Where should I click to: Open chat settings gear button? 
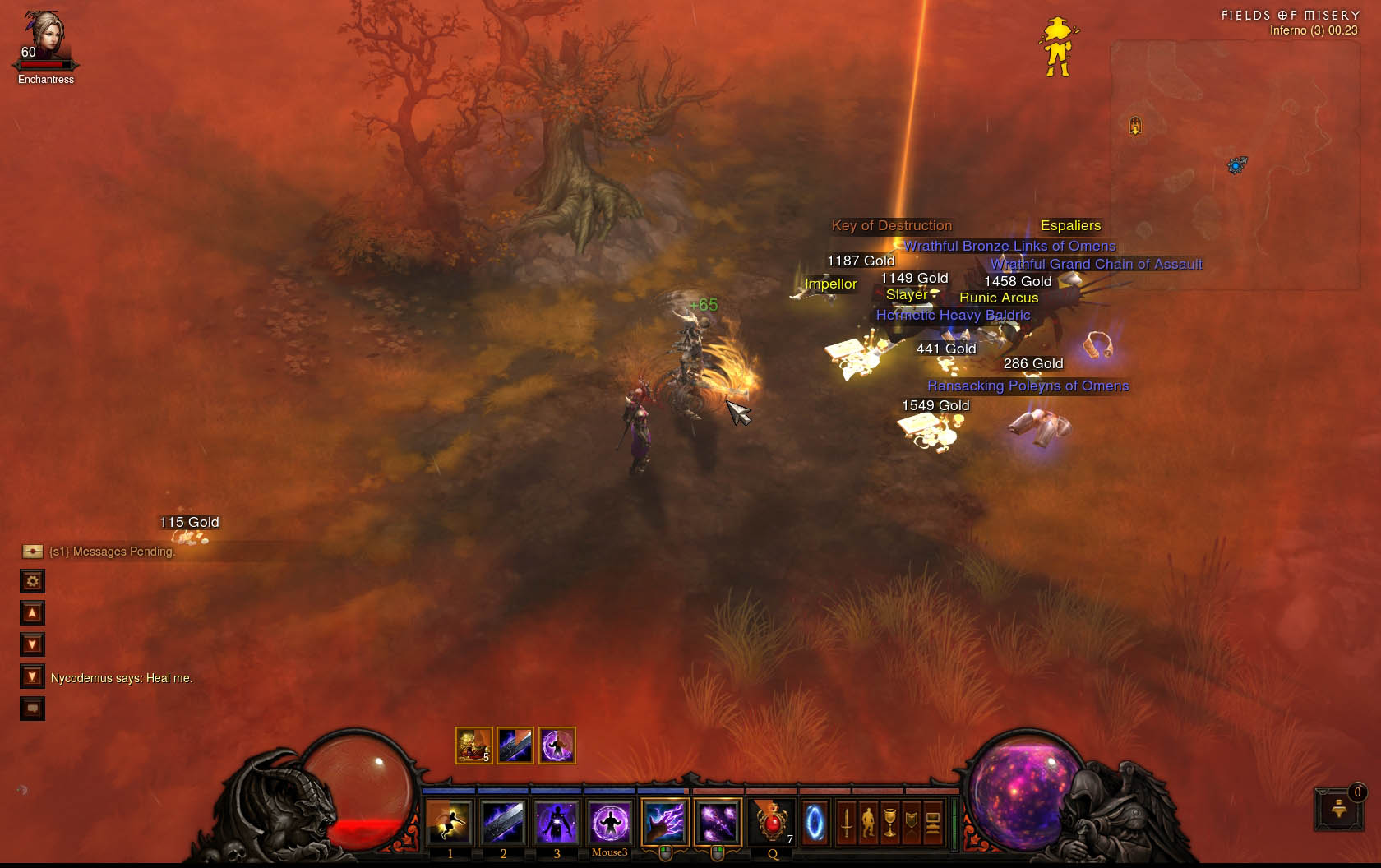pyautogui.click(x=32, y=581)
